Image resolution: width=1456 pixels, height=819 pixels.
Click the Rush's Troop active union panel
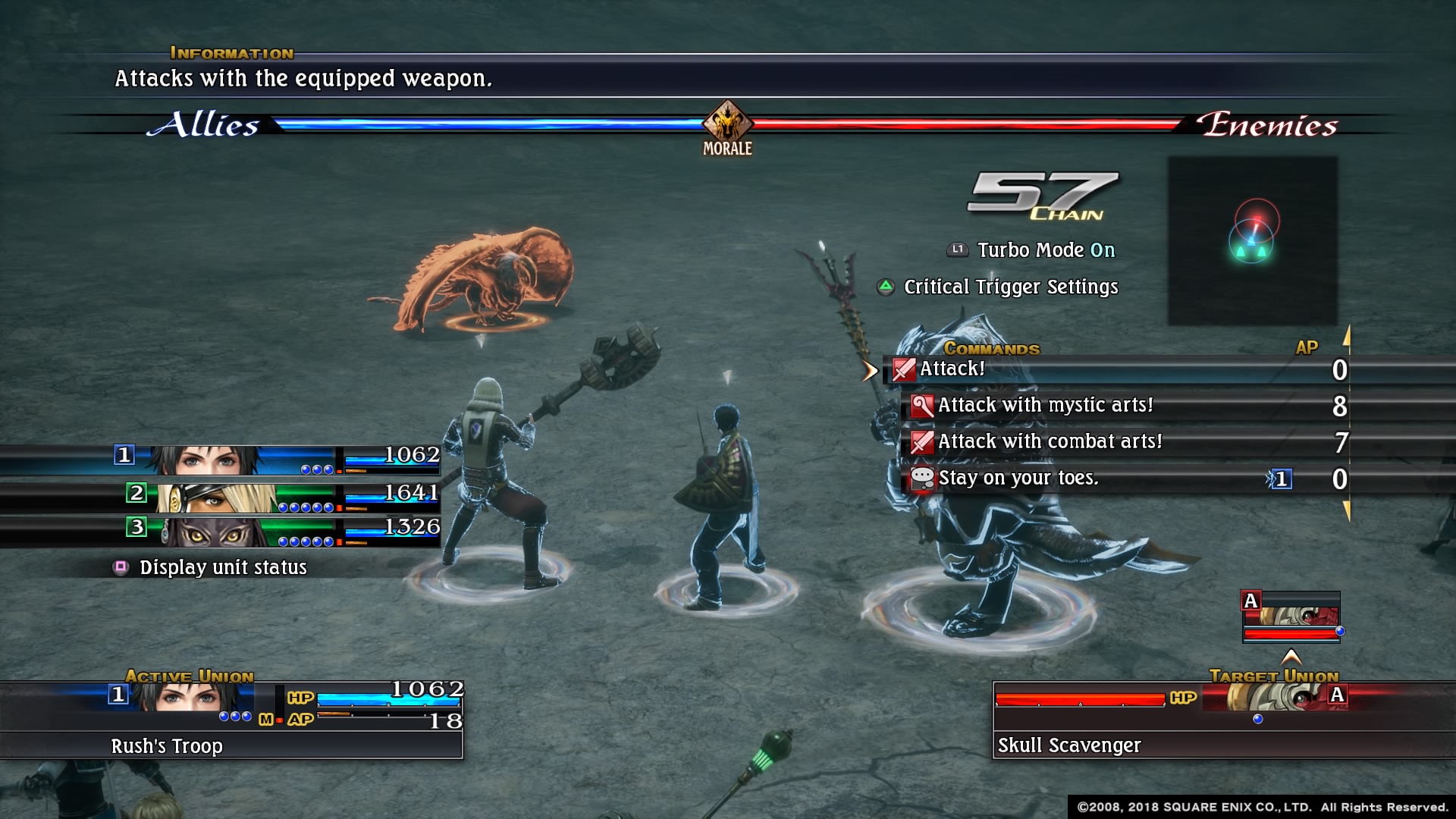click(231, 719)
